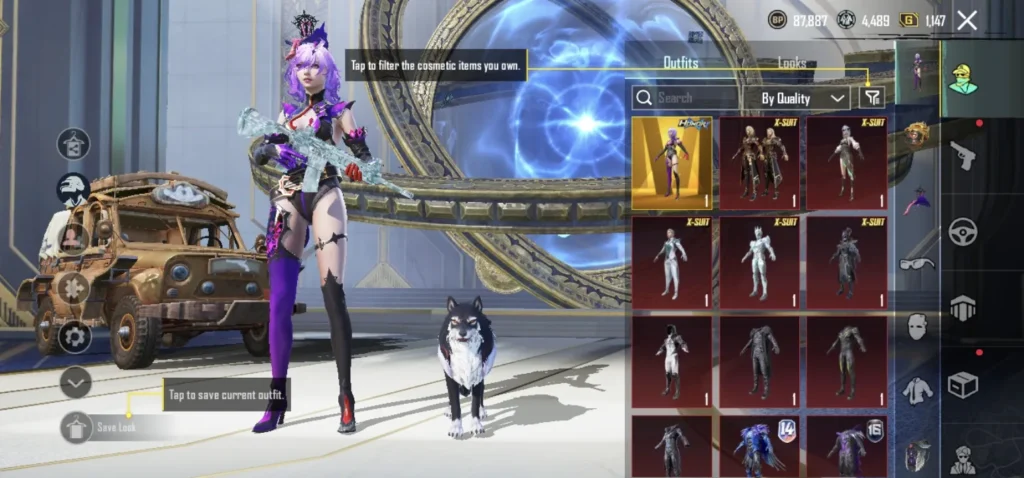The image size is (1024, 478).
Task: Choose the outfit with the 16 badge
Action: [x=846, y=446]
